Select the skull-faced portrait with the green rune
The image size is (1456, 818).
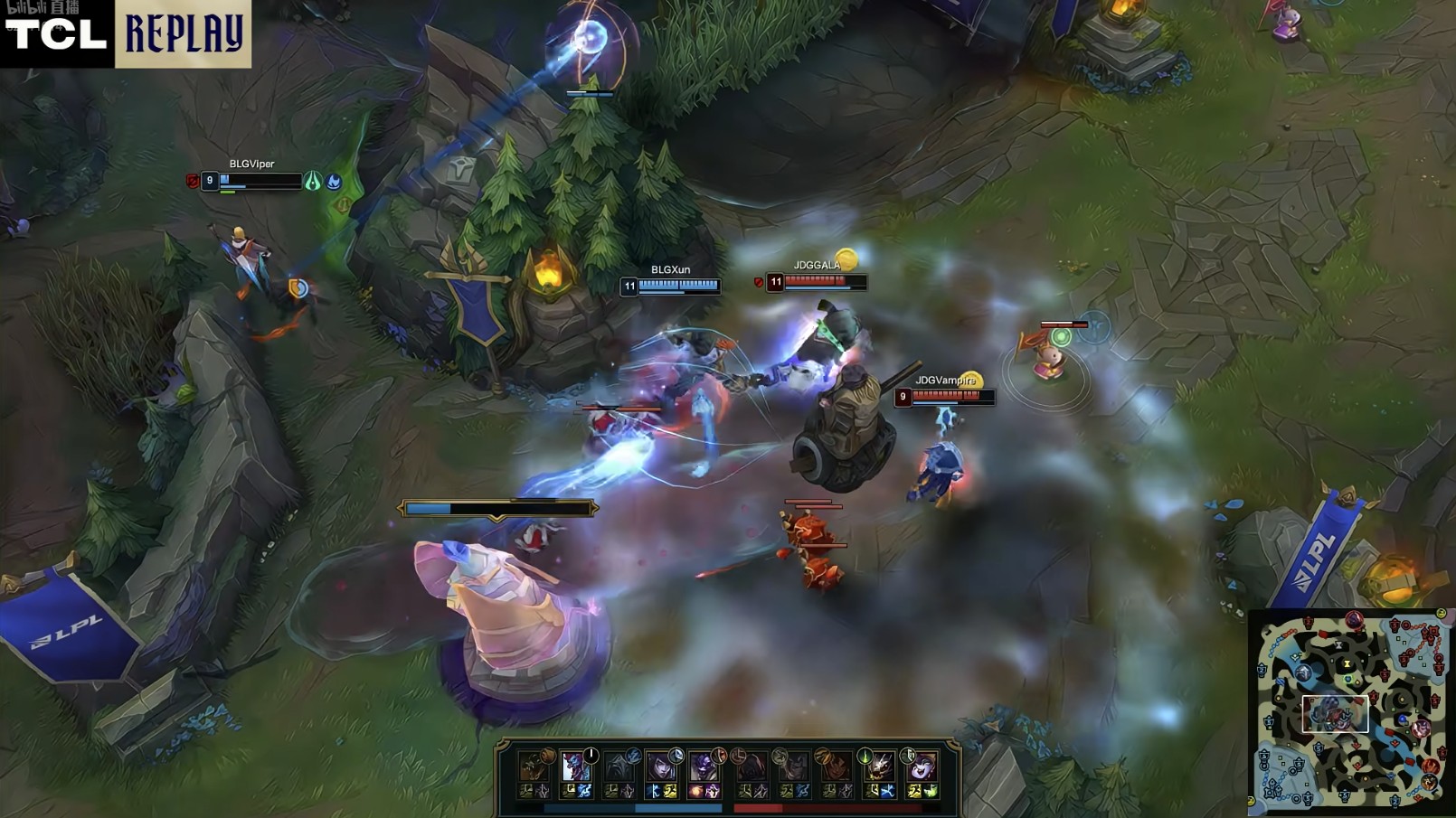[x=878, y=767]
